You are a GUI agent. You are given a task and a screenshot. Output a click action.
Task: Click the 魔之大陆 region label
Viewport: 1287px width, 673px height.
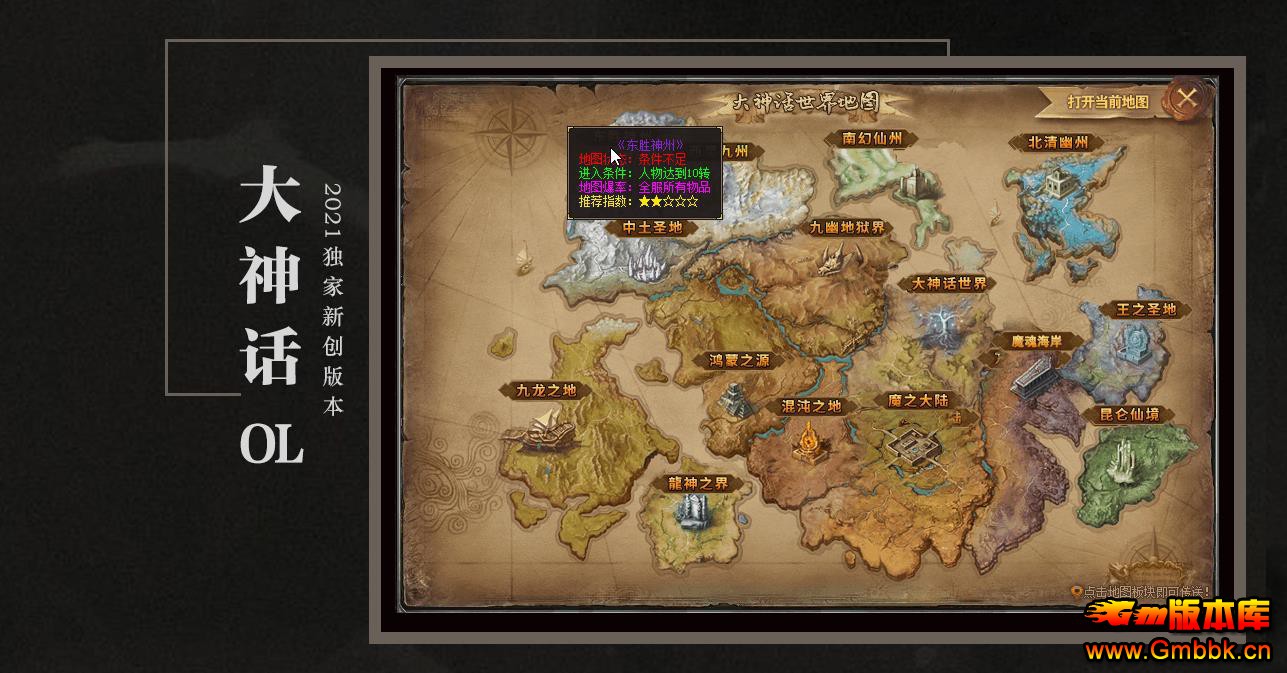coord(917,400)
